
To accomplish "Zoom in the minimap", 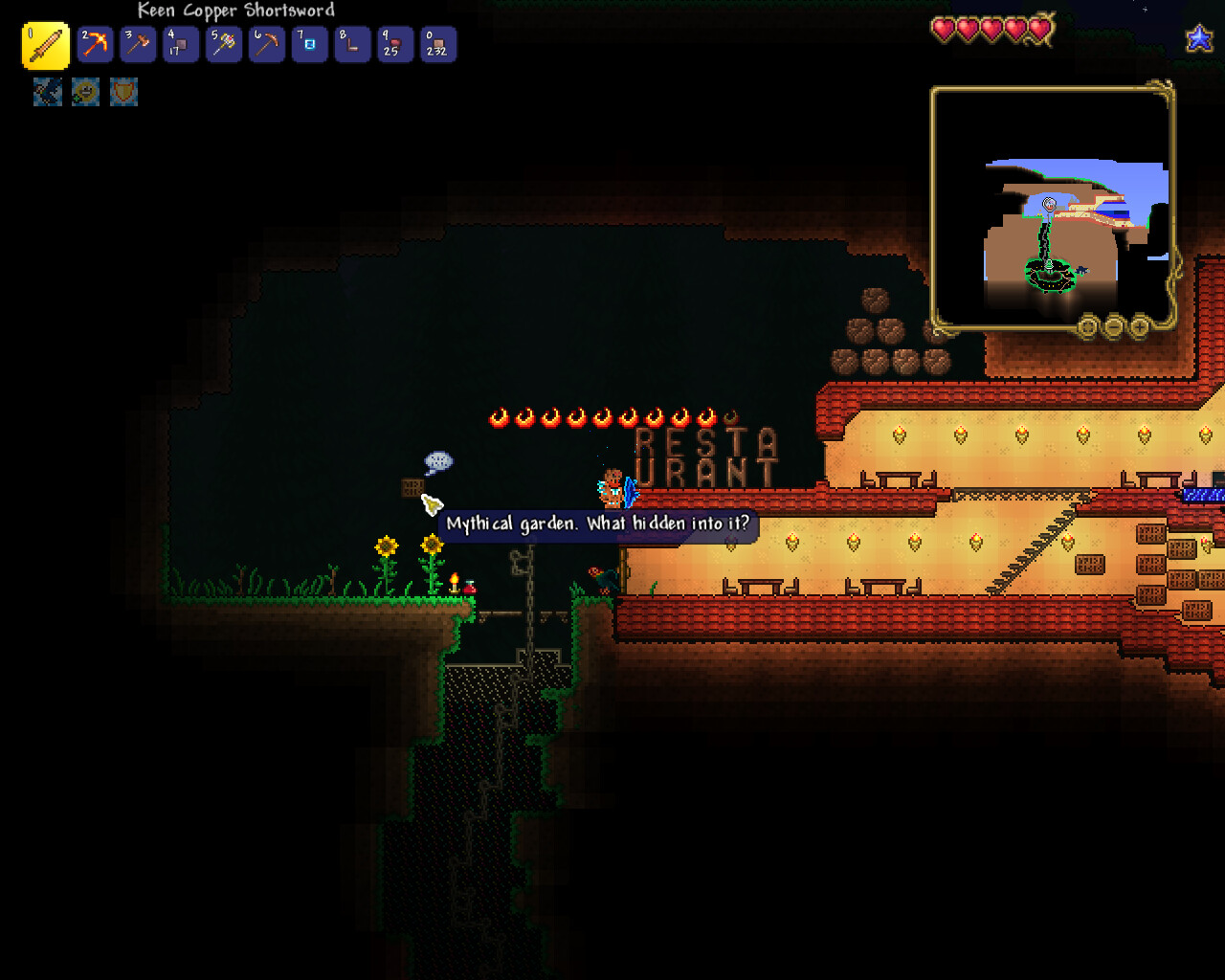I will [x=1140, y=327].
